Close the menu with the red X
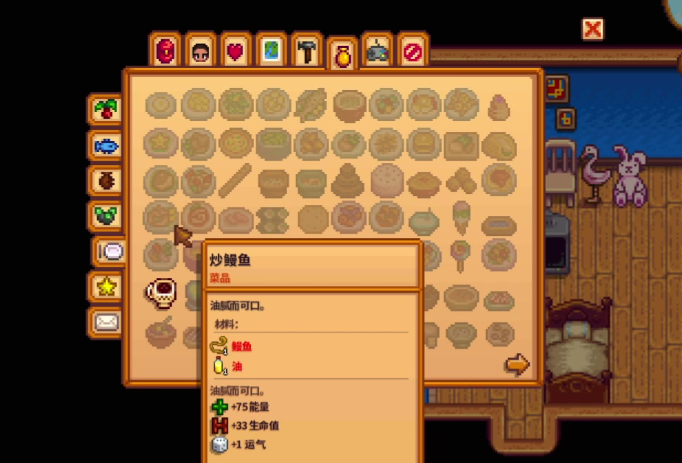Screen dimensions: 682x463 pos(593,29)
